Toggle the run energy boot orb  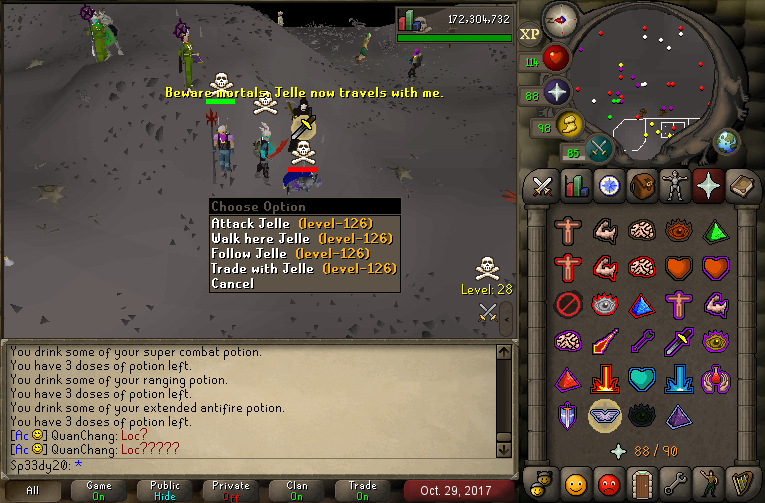571,125
